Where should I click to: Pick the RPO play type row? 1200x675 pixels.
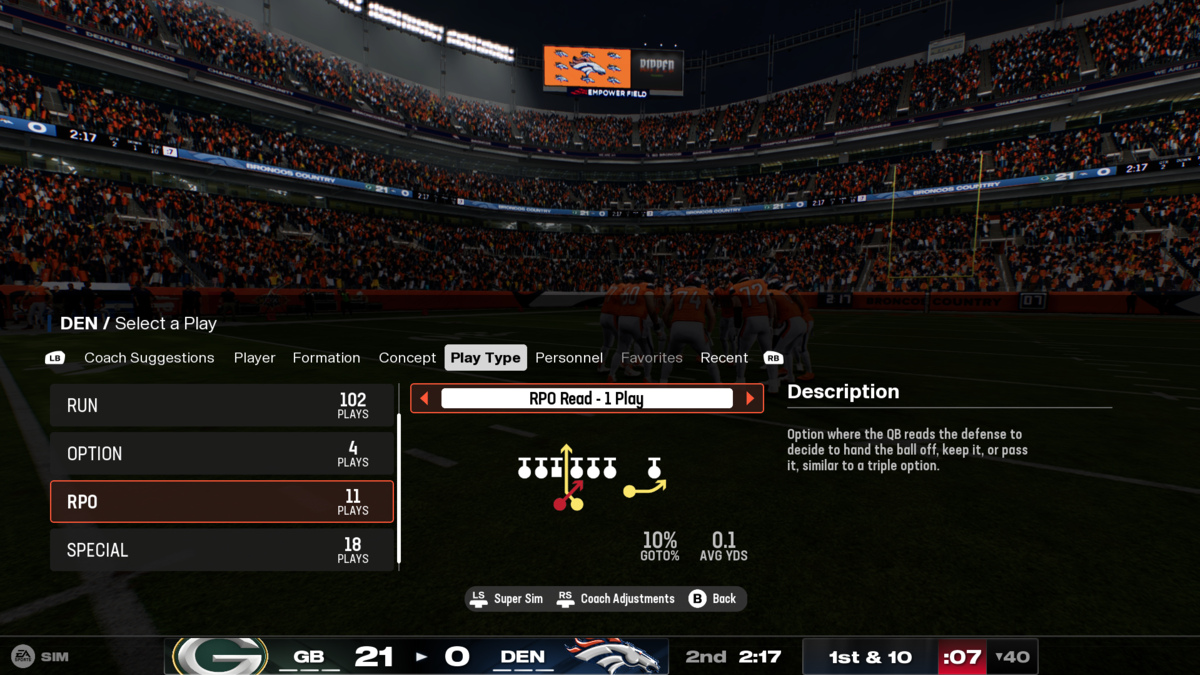[221, 502]
